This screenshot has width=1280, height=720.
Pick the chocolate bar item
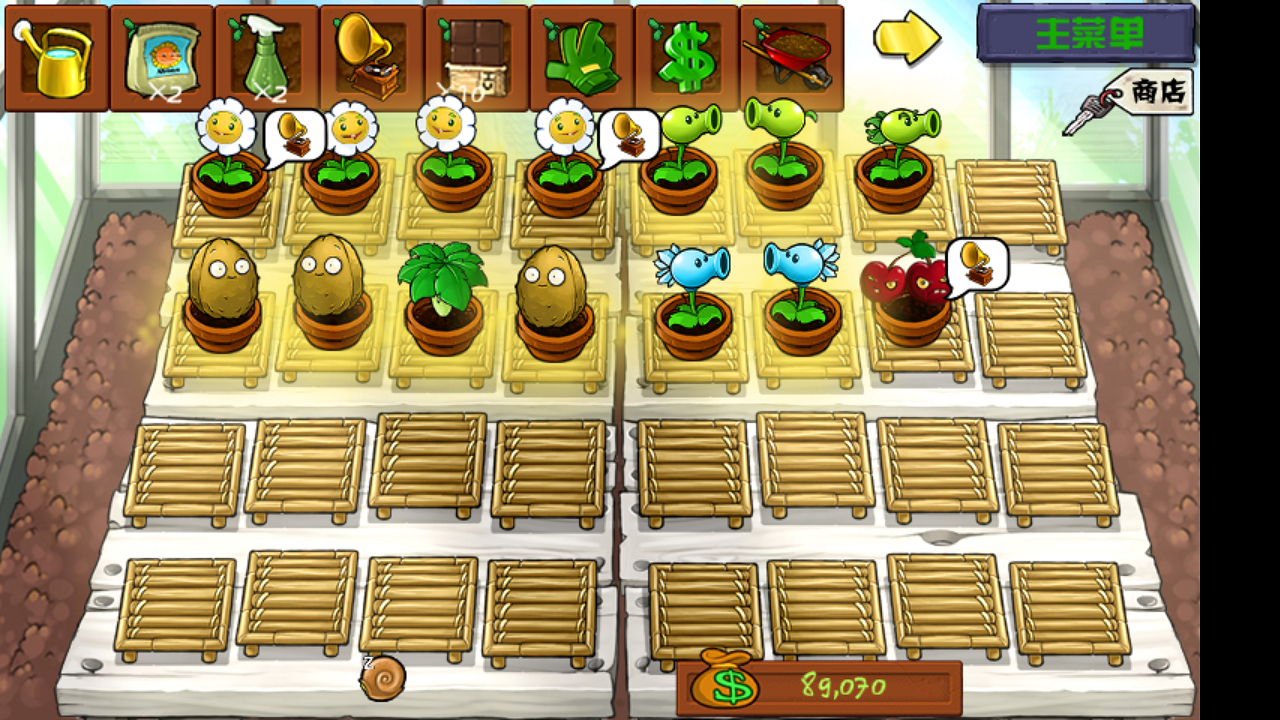pos(477,57)
